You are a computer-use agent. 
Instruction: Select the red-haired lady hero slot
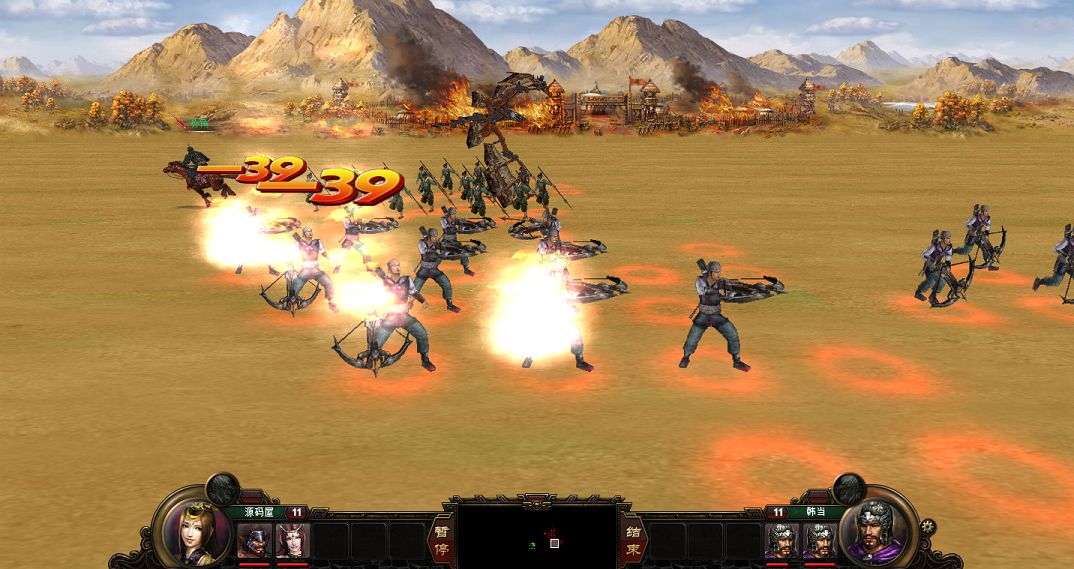click(293, 540)
